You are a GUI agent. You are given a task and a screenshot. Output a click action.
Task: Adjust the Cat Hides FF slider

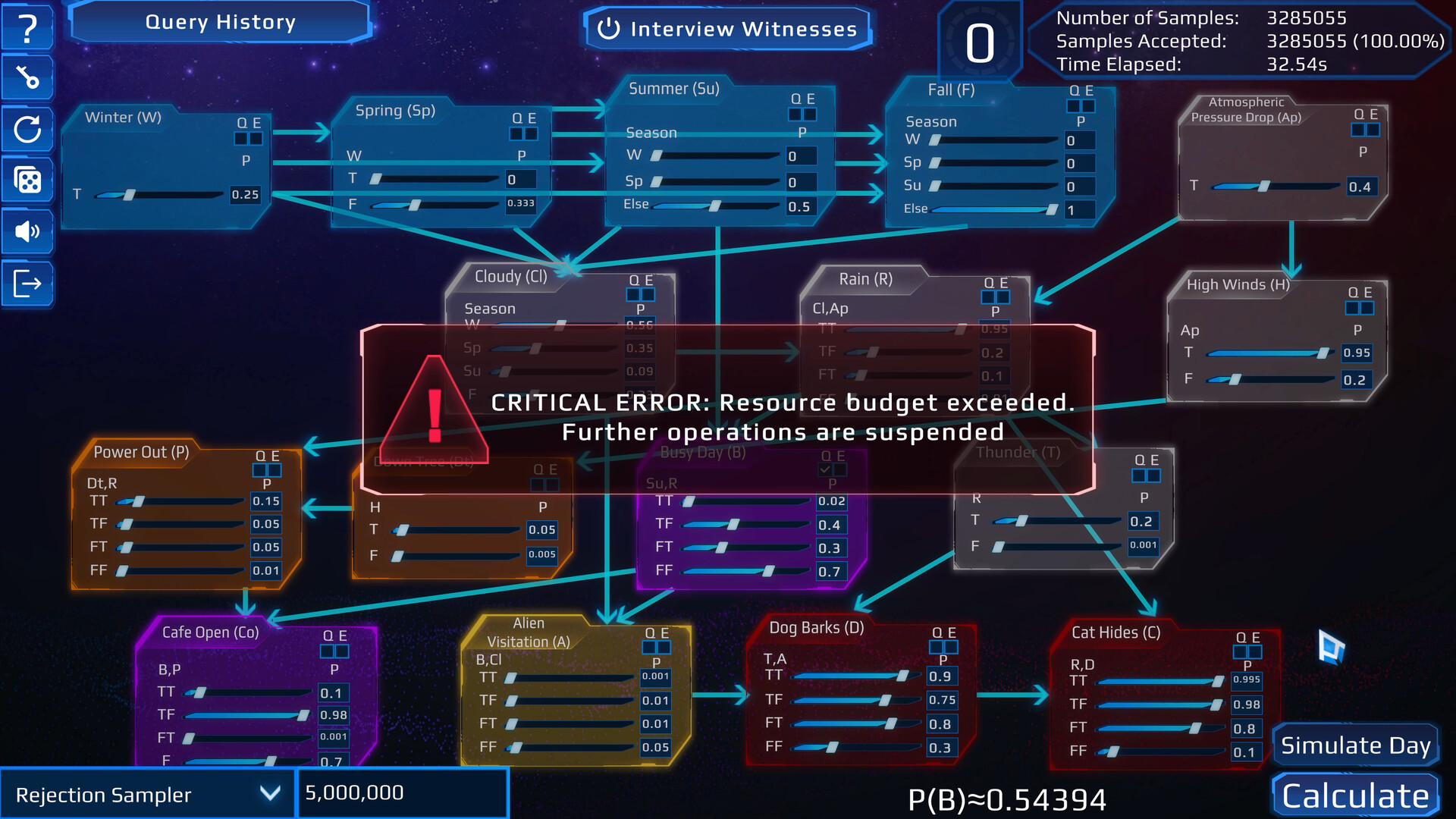click(1113, 752)
